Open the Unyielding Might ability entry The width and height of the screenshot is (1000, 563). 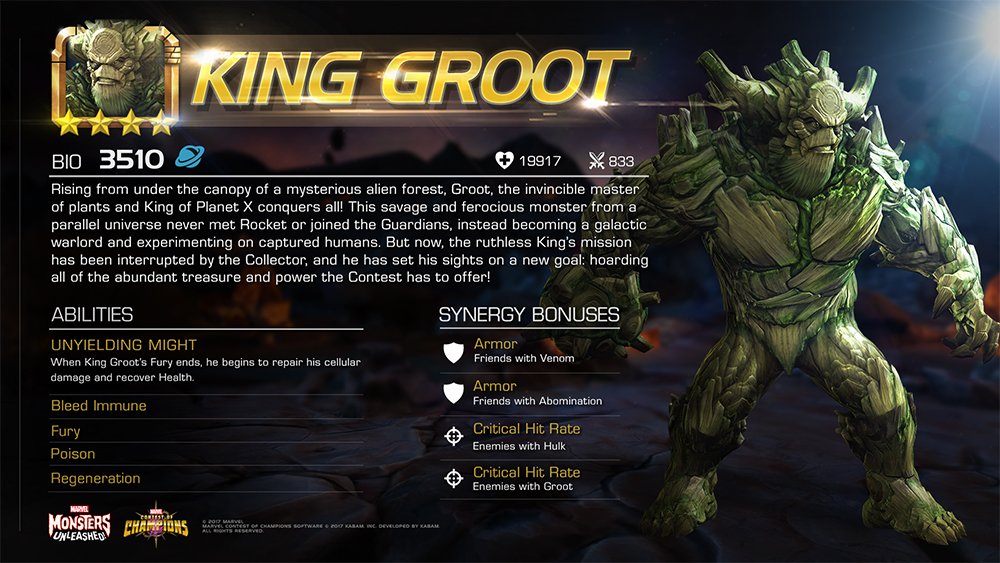[x=124, y=345]
